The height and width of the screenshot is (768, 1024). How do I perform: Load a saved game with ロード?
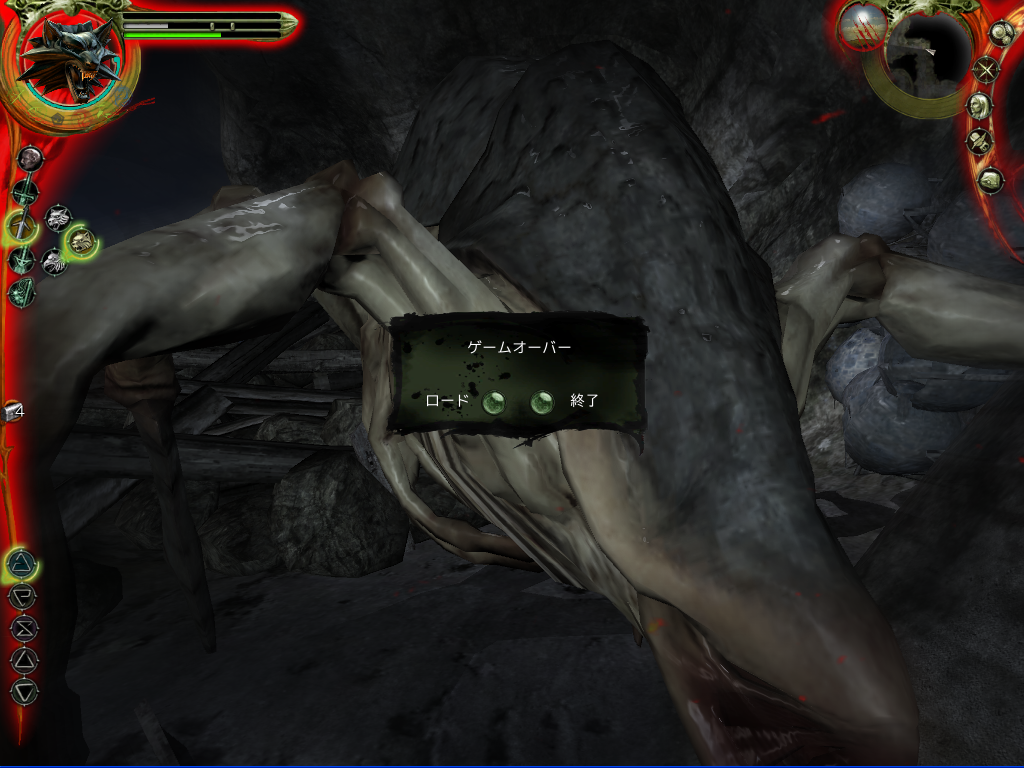pos(492,402)
